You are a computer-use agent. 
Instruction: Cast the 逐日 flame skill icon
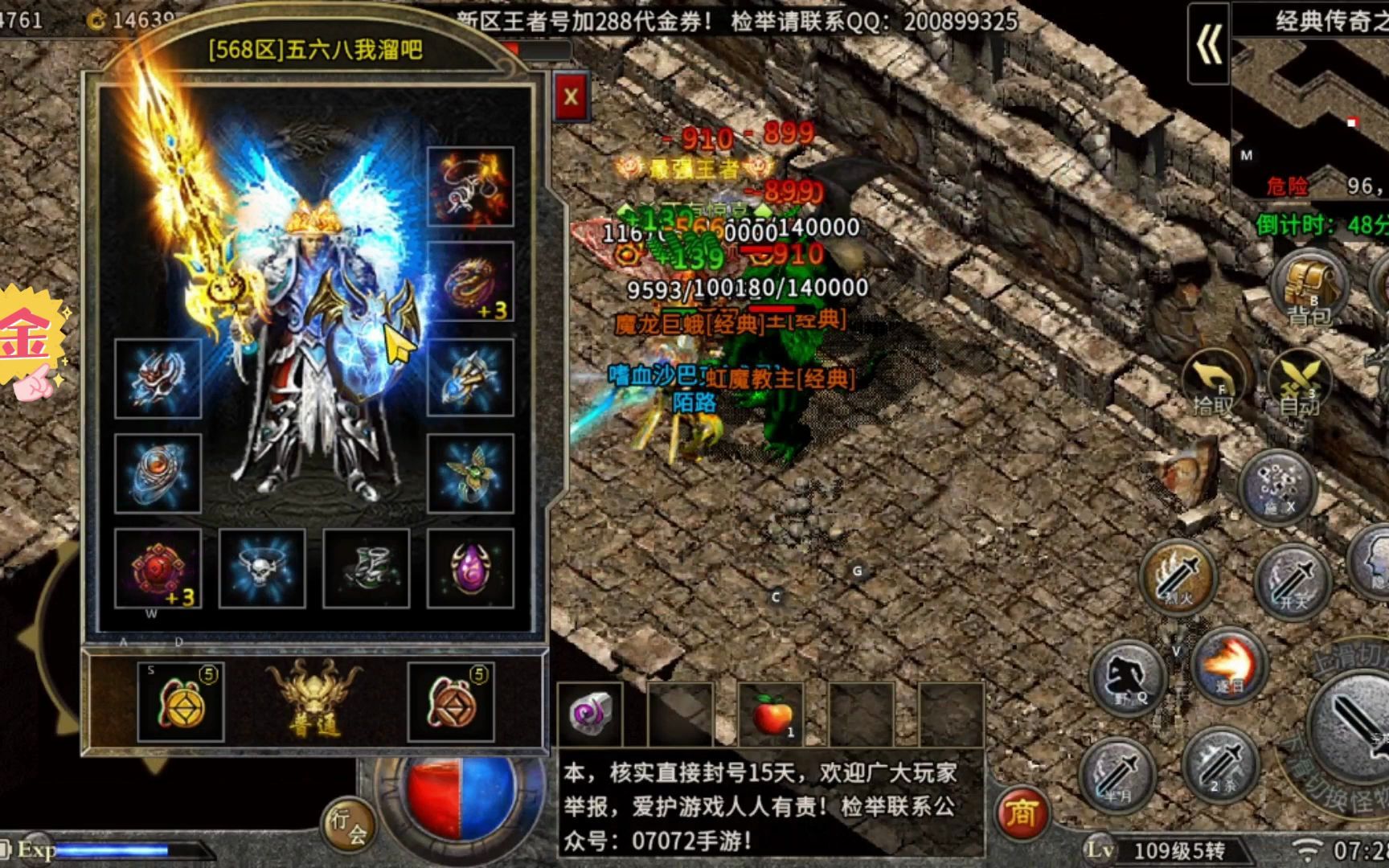[x=1230, y=667]
